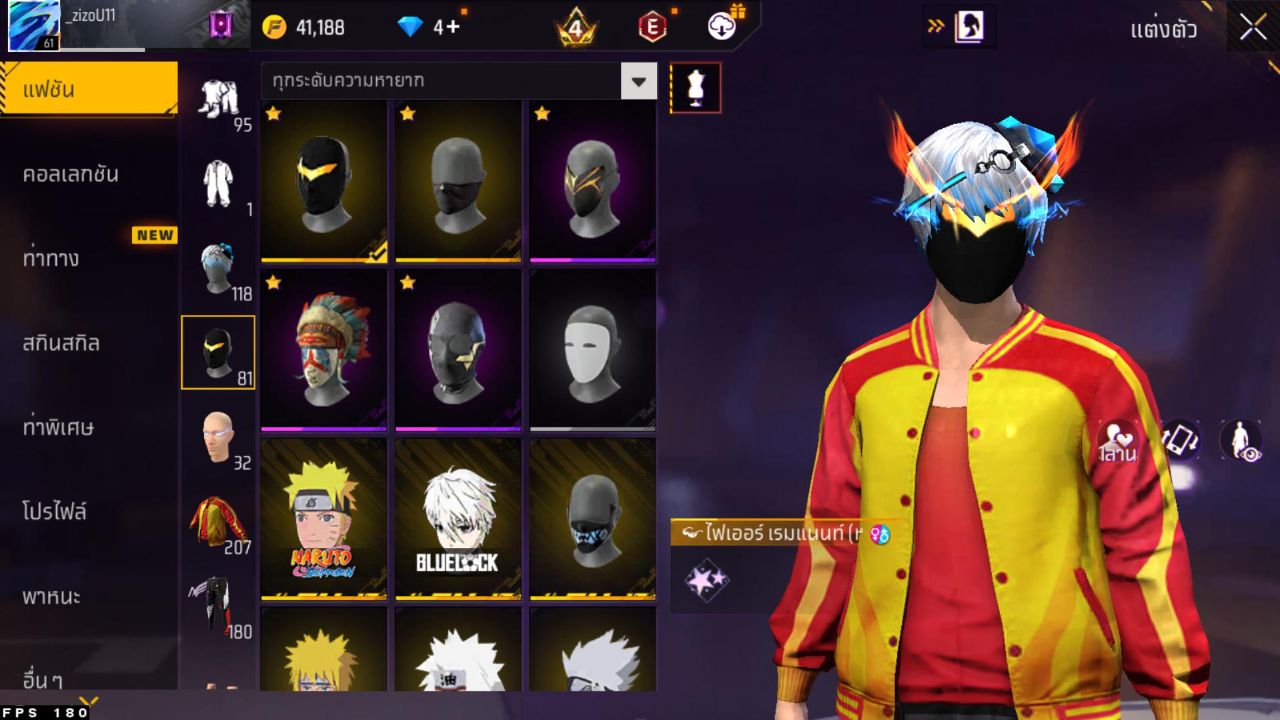Select the Blue Lock white-haired head

pyautogui.click(x=458, y=518)
